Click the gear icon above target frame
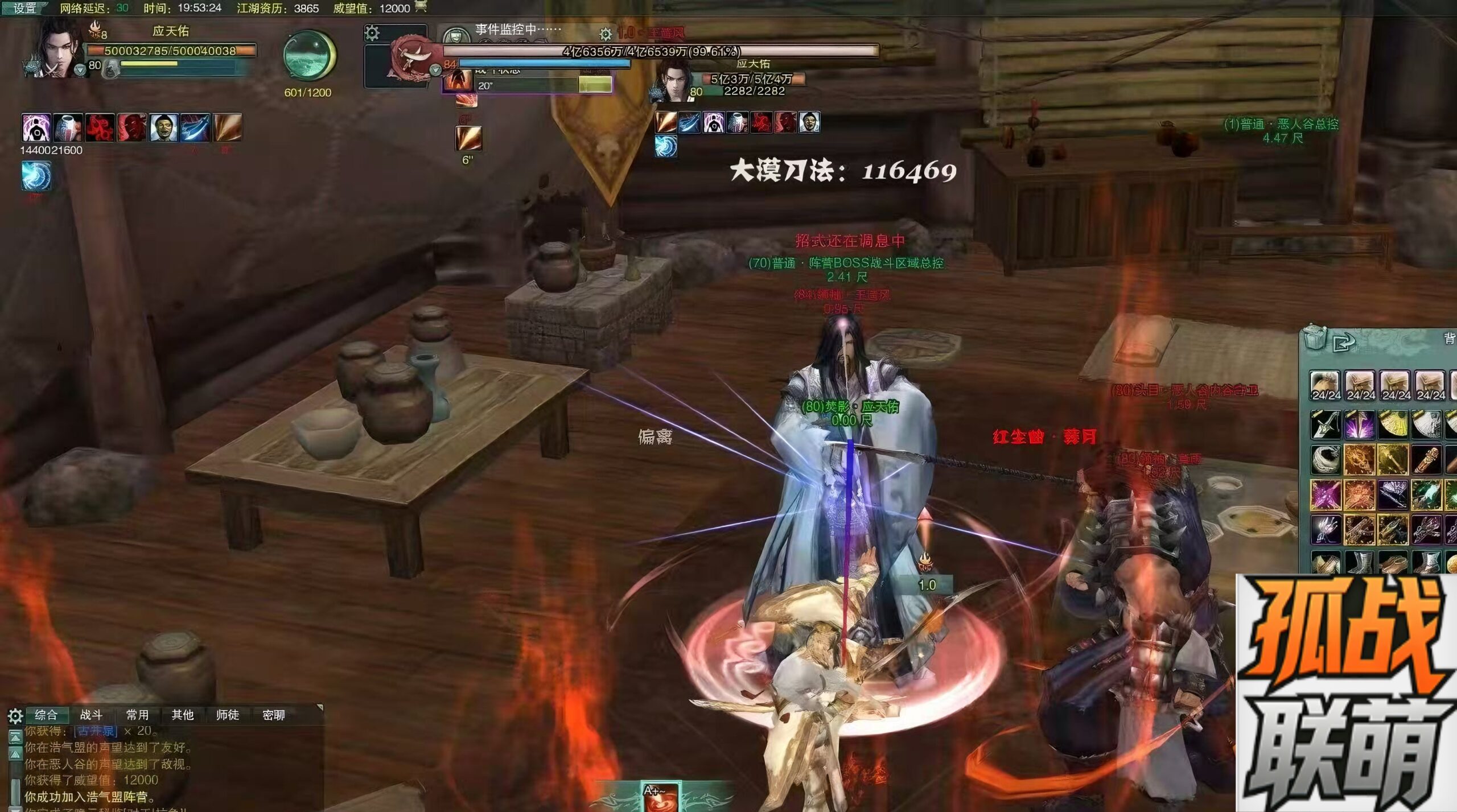 click(372, 32)
